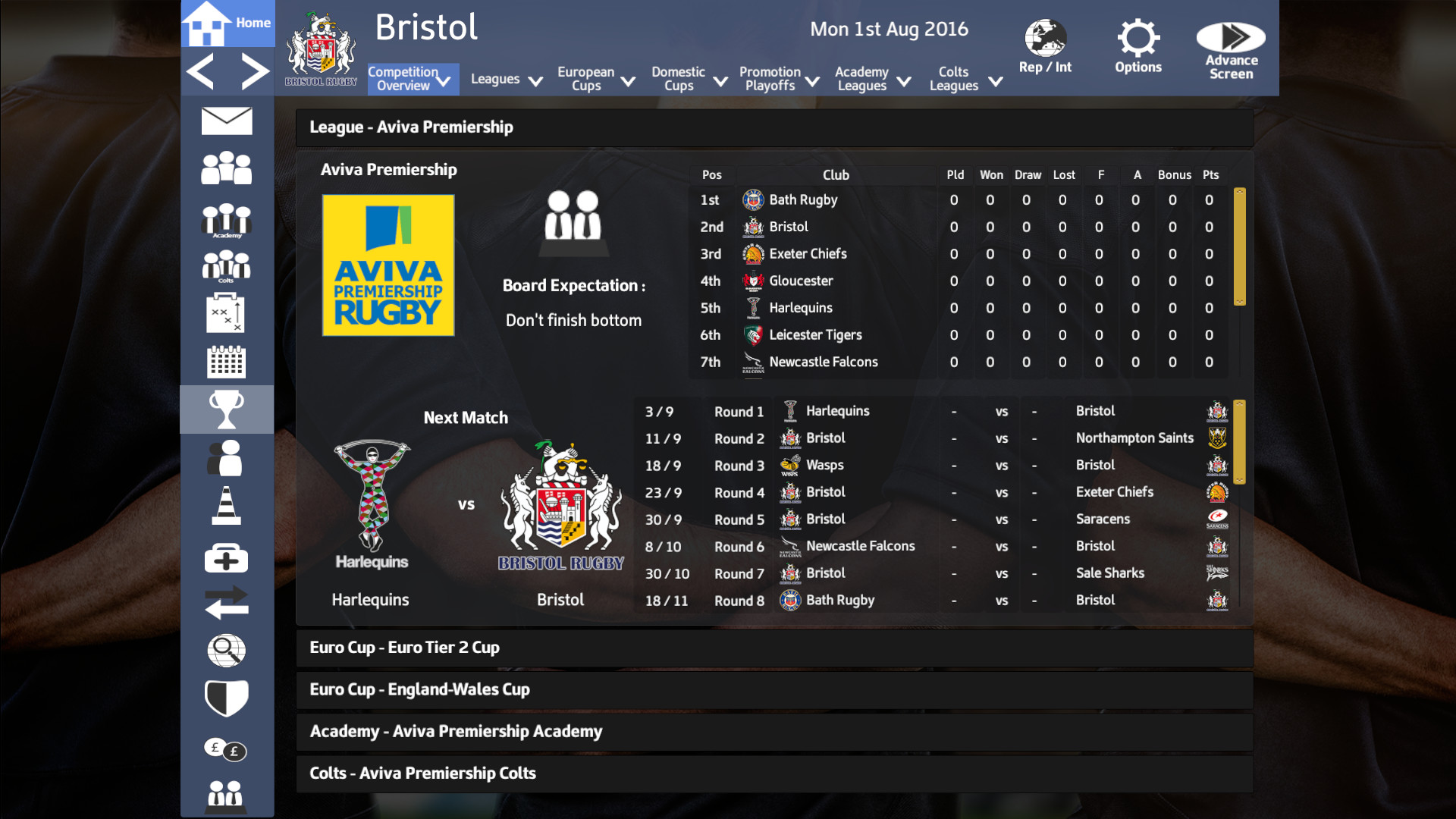The width and height of the screenshot is (1456, 819).
Task: Expand the Leagues dropdown
Action: (506, 78)
